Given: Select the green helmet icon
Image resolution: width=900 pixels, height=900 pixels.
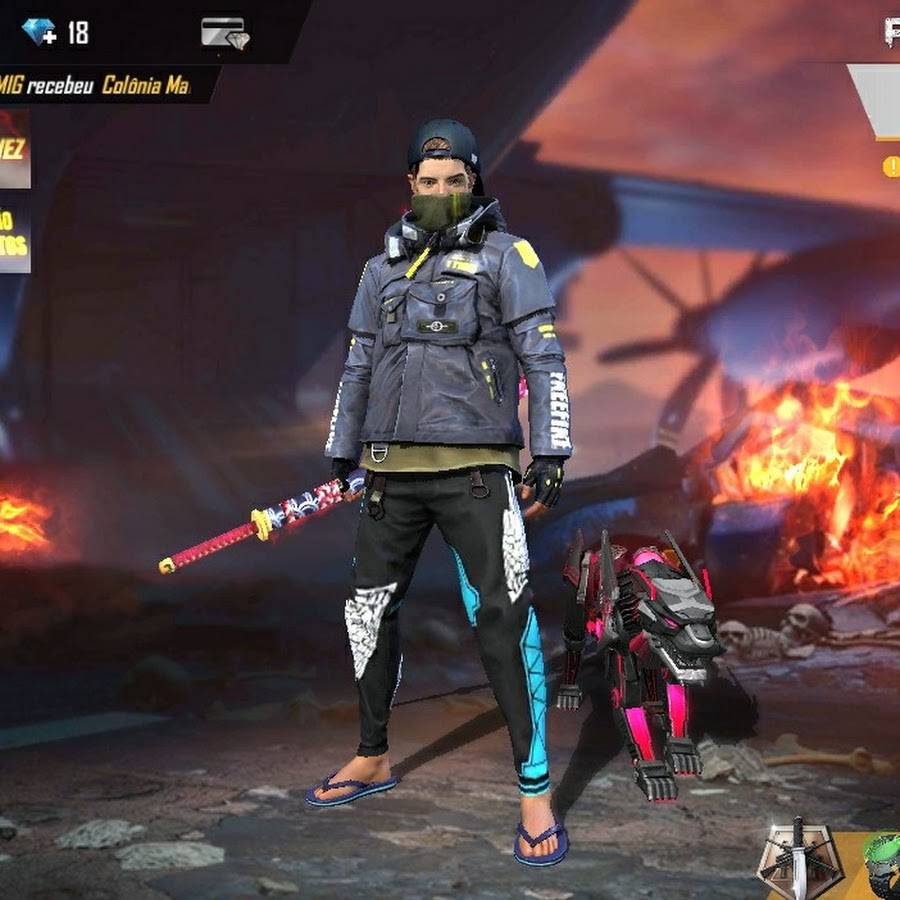Looking at the screenshot, I should coord(881,864).
